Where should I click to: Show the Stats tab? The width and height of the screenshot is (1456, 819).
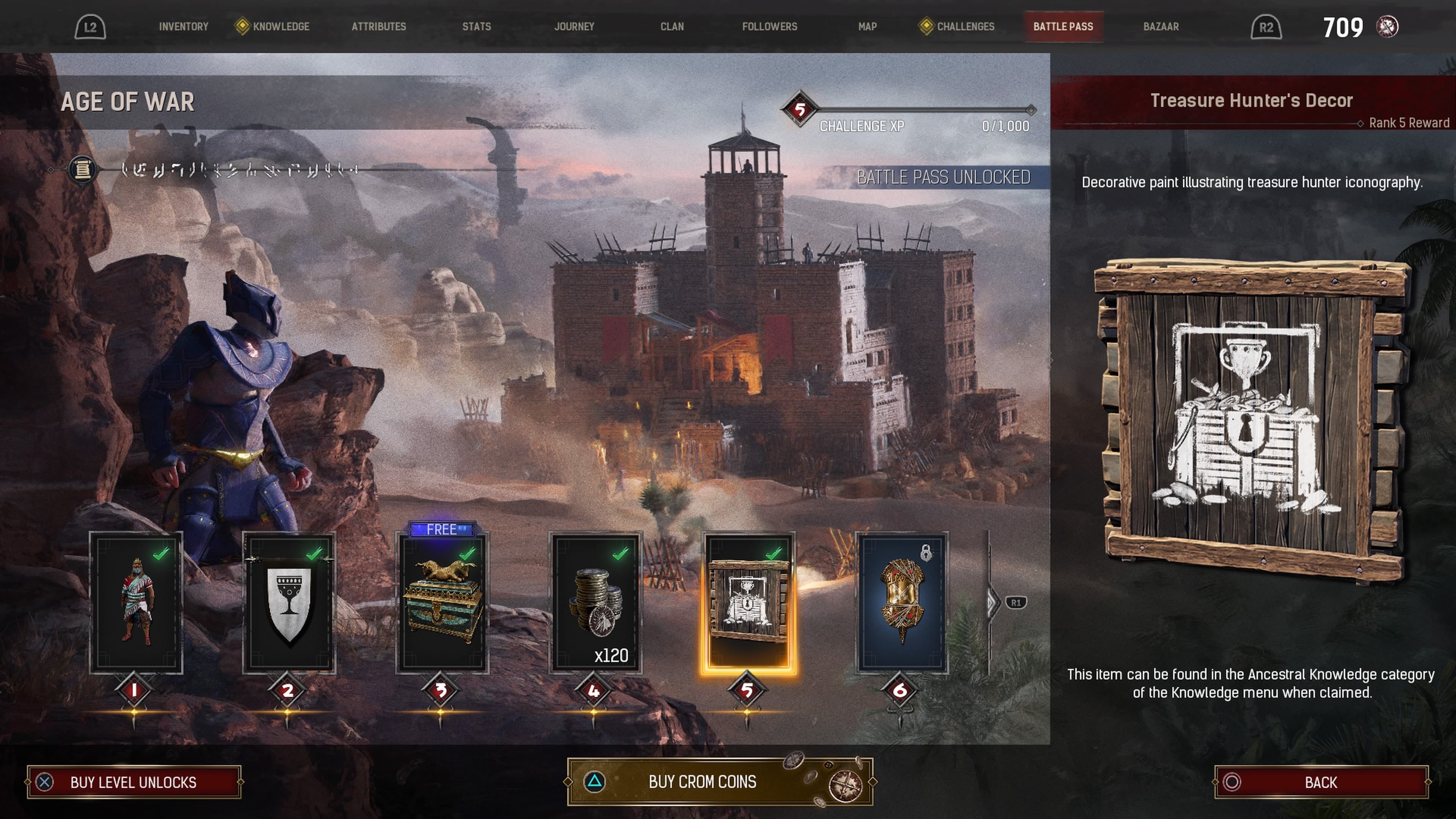coord(477,27)
